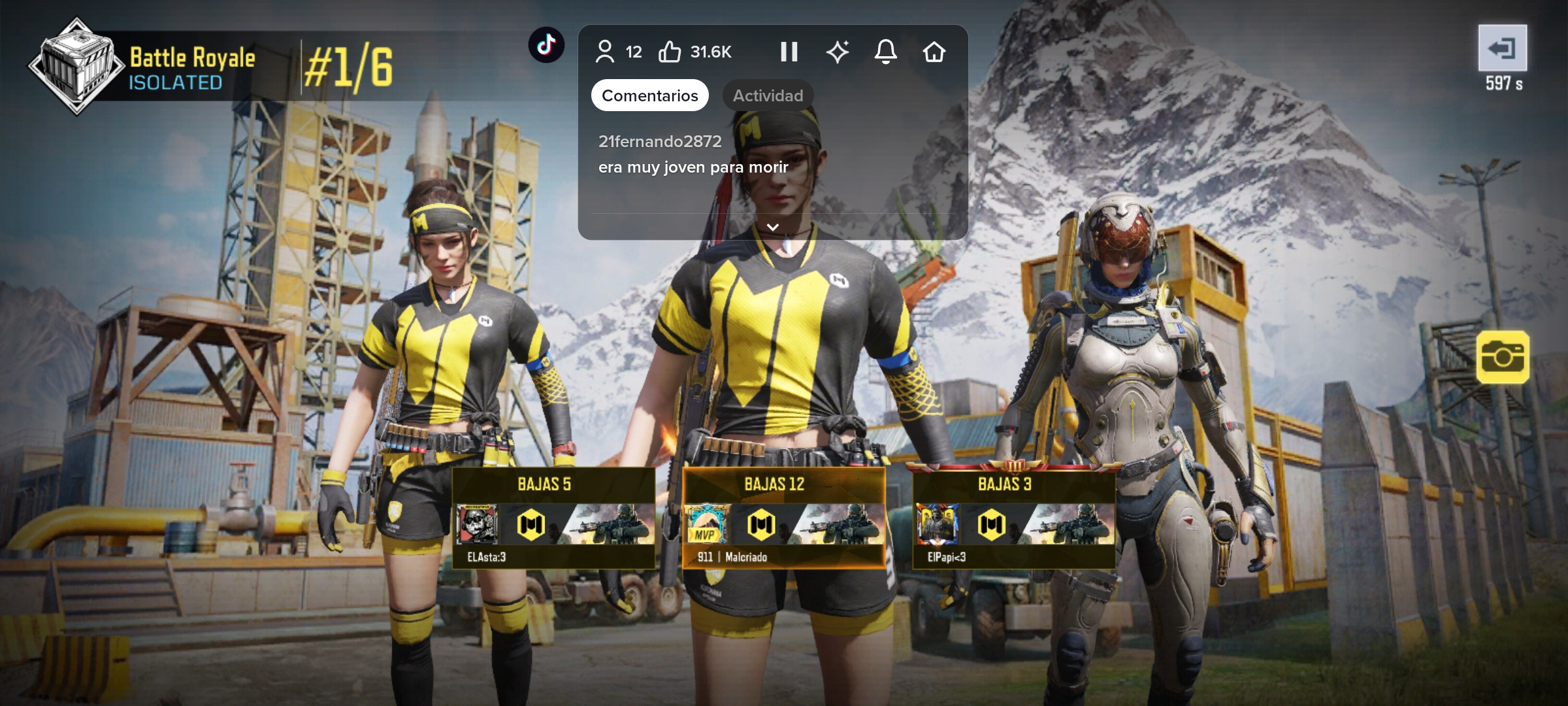
Task: Tap the yellow camera screenshot button
Action: coord(1502,357)
